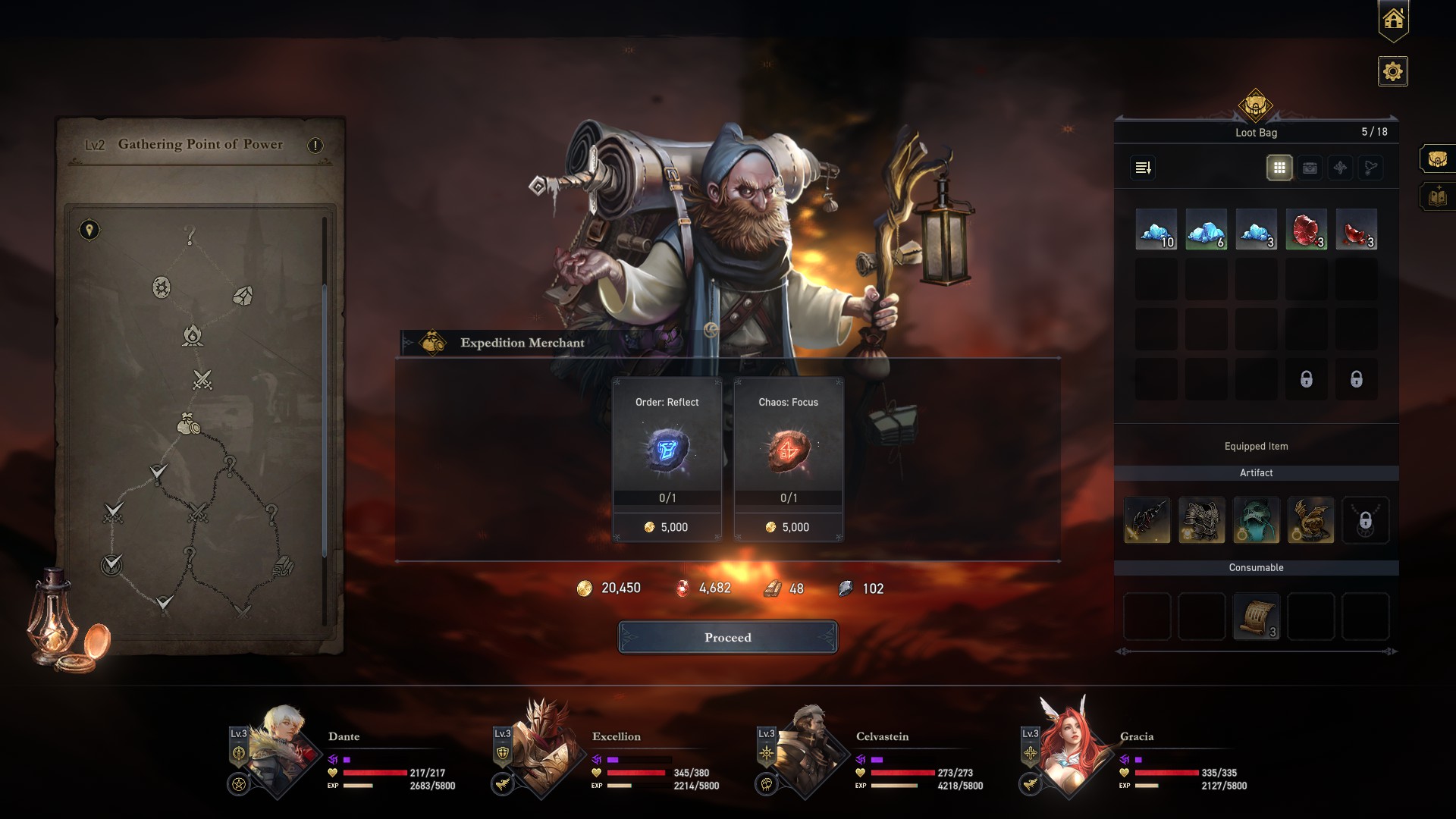Return home via the house icon
This screenshot has height=819, width=1456.
1393,20
